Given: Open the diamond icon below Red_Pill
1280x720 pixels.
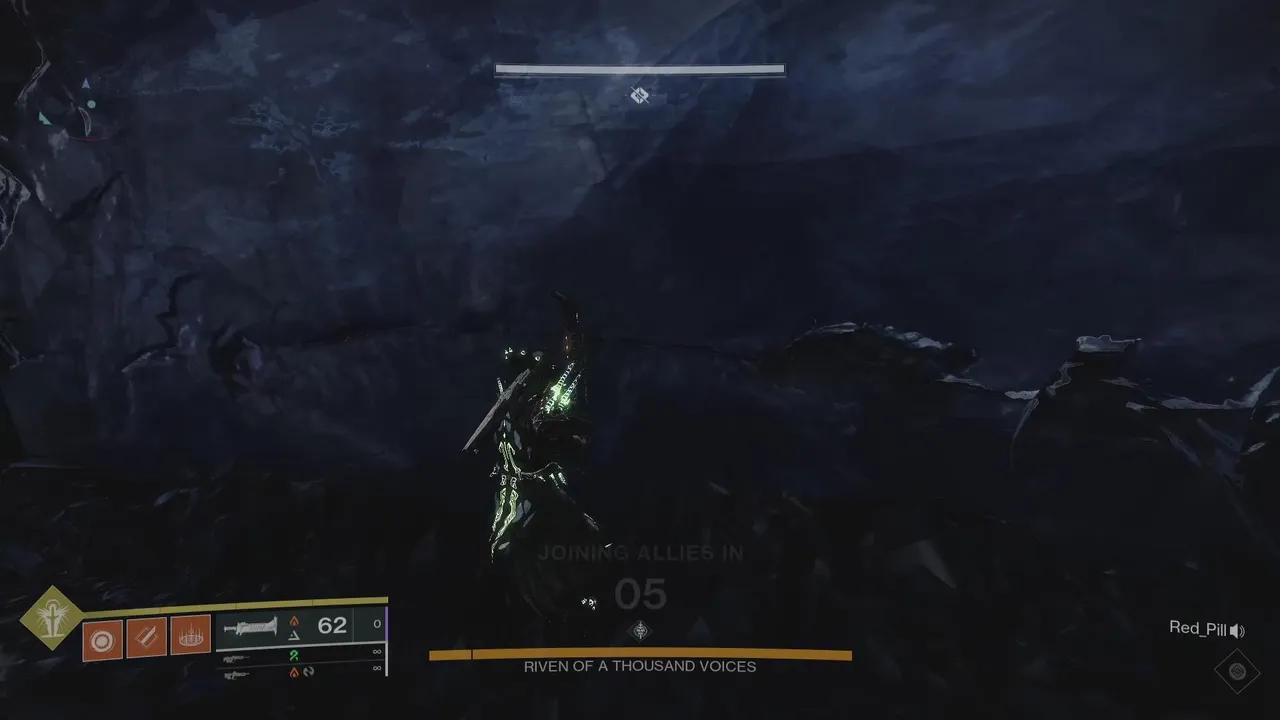Looking at the screenshot, I should [x=1237, y=670].
